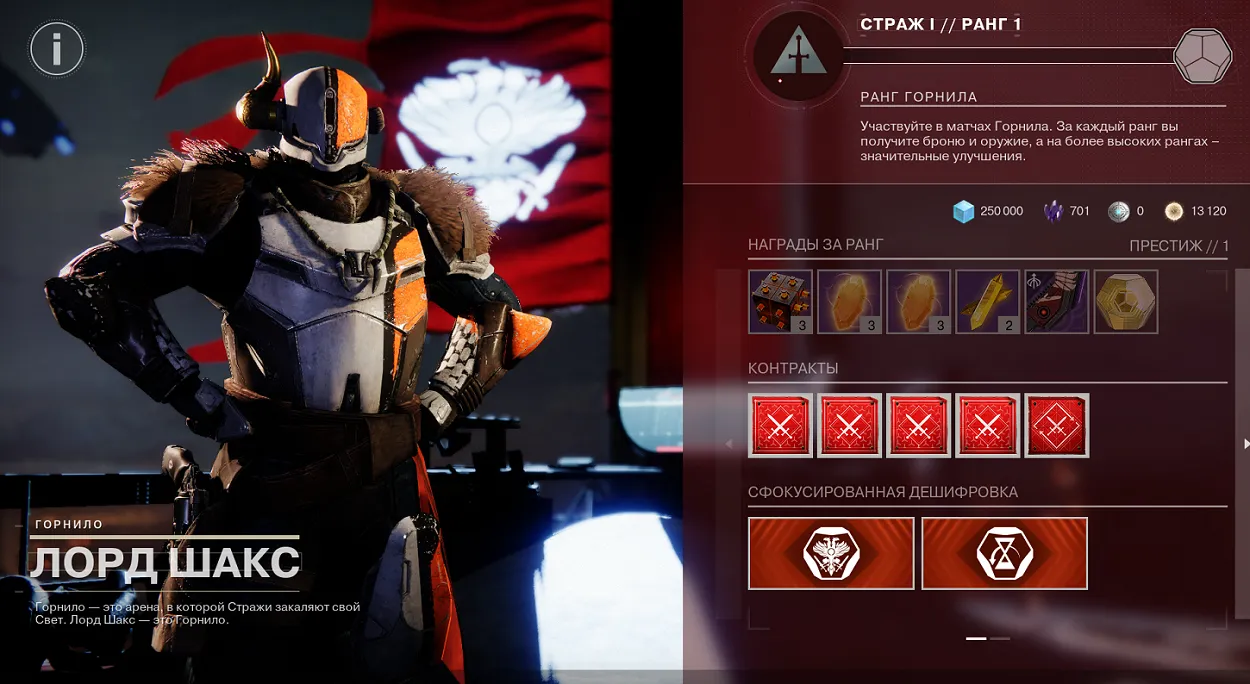Open the info button in the corner
Image resolution: width=1250 pixels, height=684 pixels.
click(x=57, y=48)
